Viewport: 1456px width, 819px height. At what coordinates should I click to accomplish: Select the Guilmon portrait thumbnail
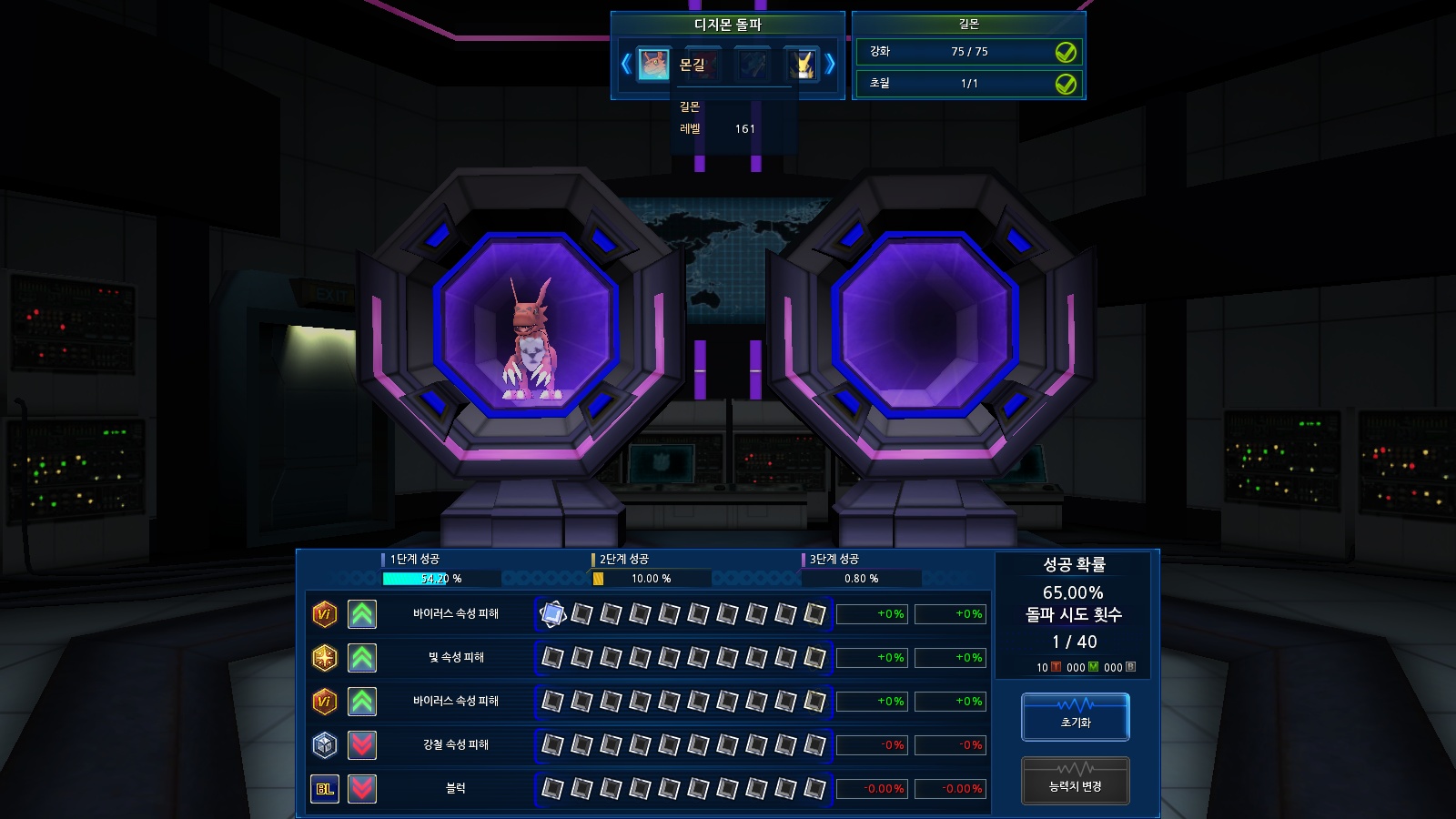653,64
